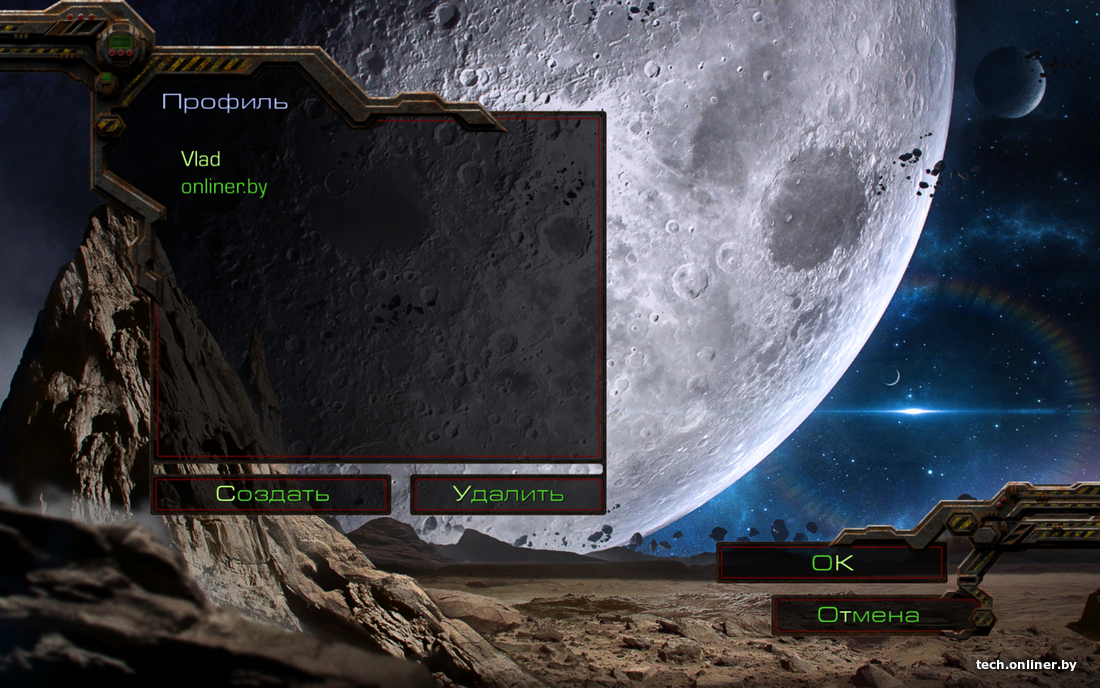Delete profile with the Удалить button
Image resolution: width=1100 pixels, height=688 pixels.
[x=508, y=494]
